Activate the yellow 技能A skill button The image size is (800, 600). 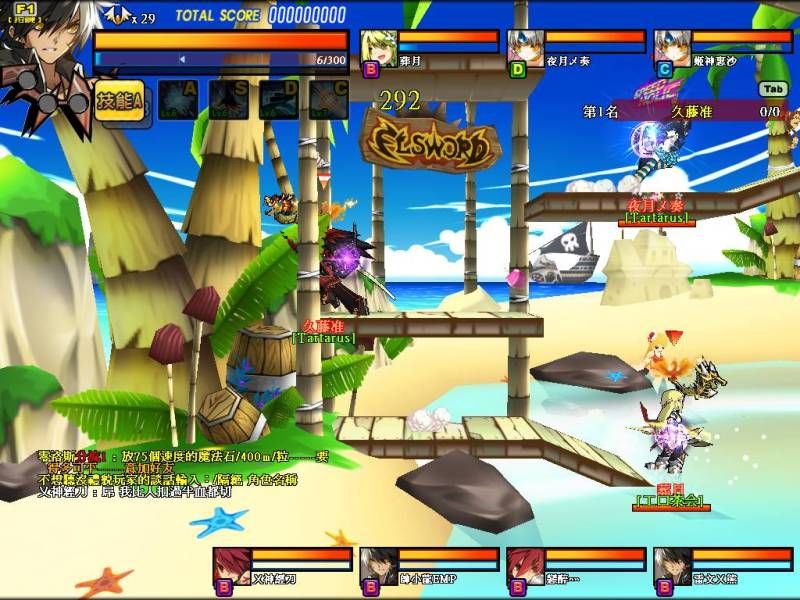(x=121, y=101)
